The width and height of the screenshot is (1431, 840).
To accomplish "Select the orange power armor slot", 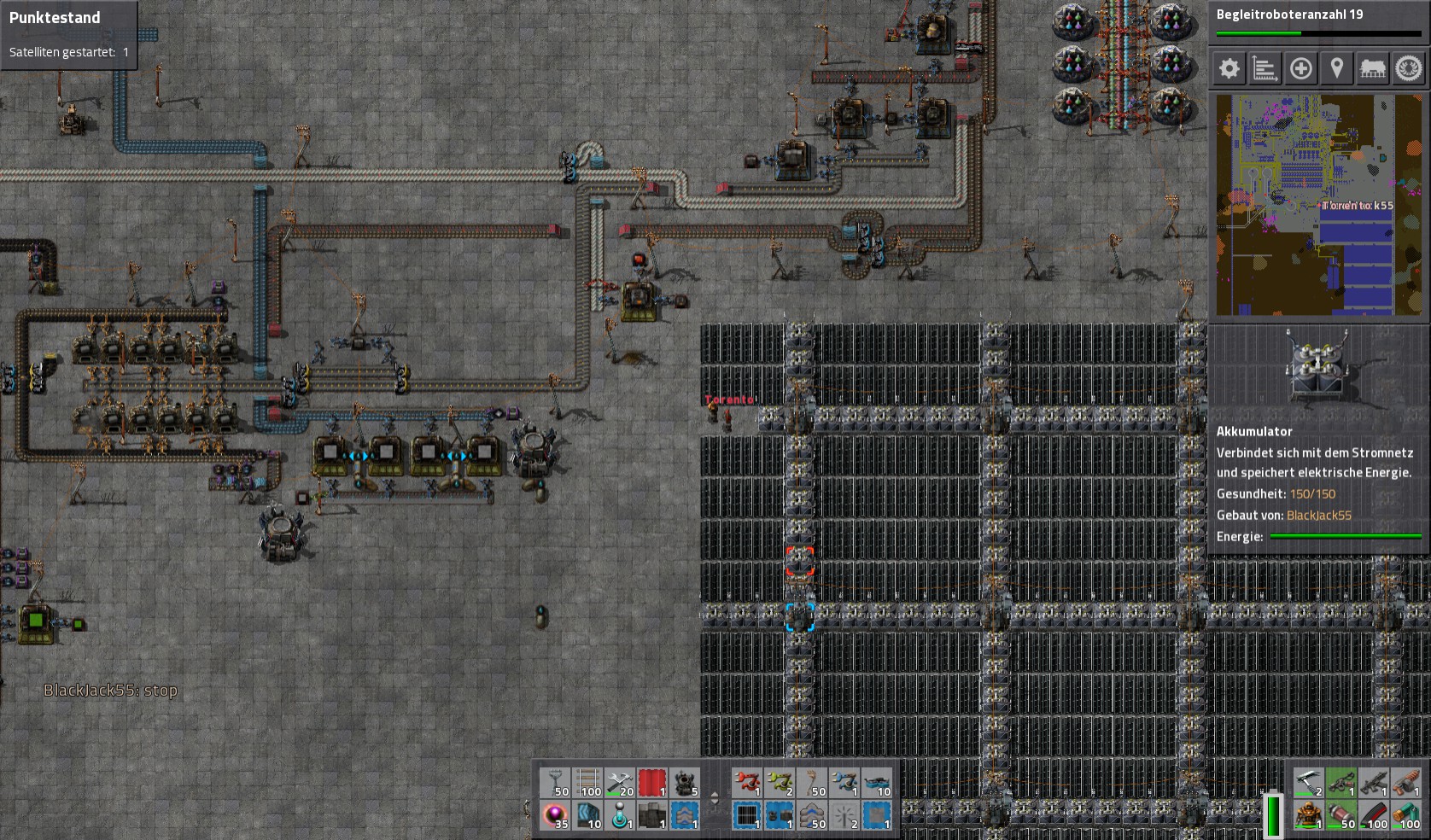I will [1309, 815].
